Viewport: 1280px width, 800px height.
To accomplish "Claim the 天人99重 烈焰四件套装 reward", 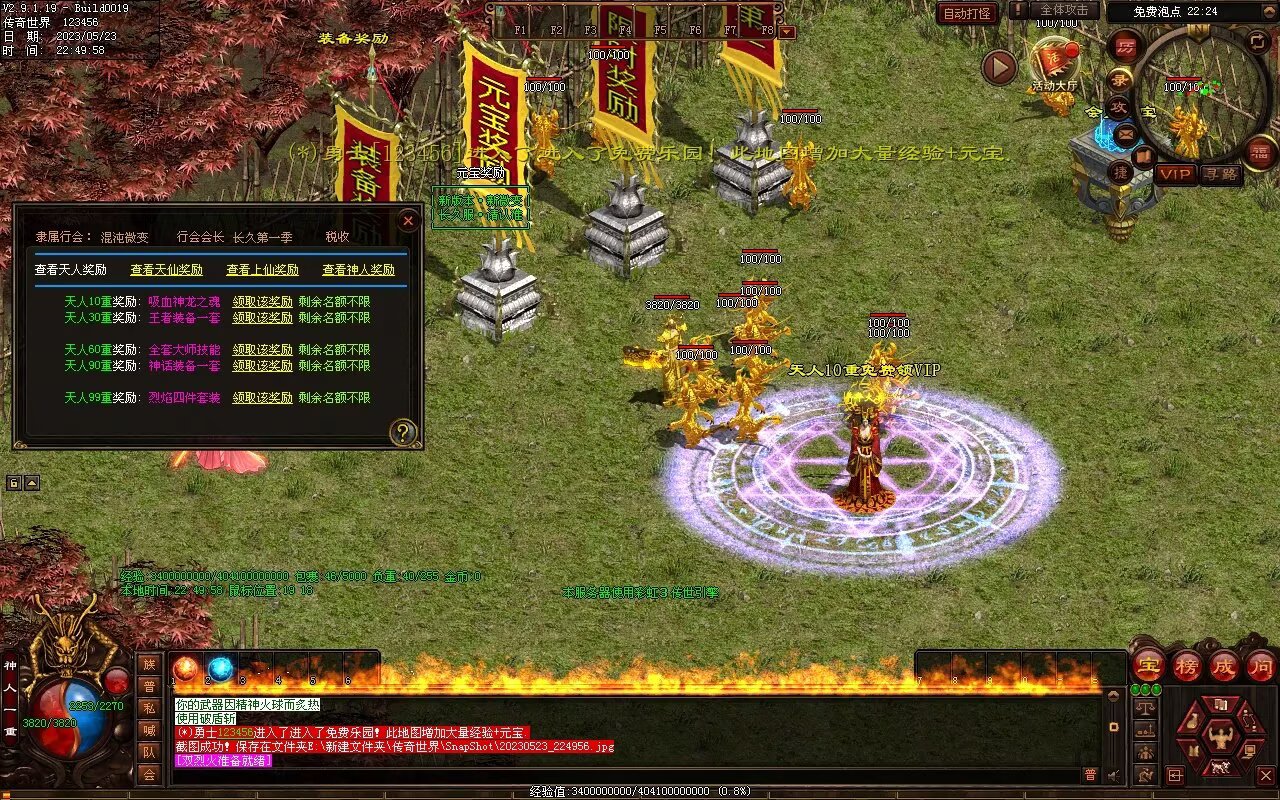I will pyautogui.click(x=262, y=398).
